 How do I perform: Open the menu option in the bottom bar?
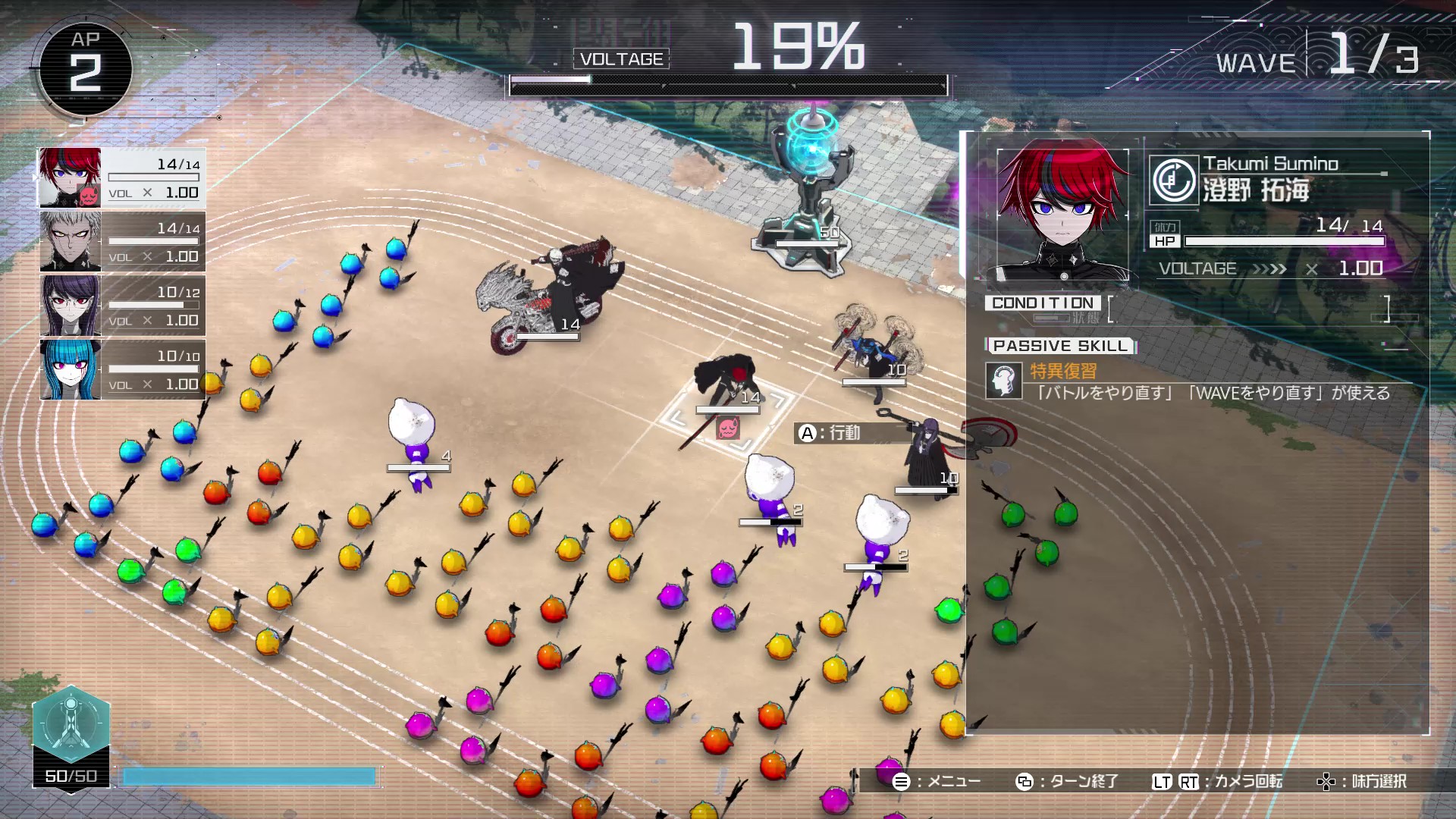click(x=937, y=781)
